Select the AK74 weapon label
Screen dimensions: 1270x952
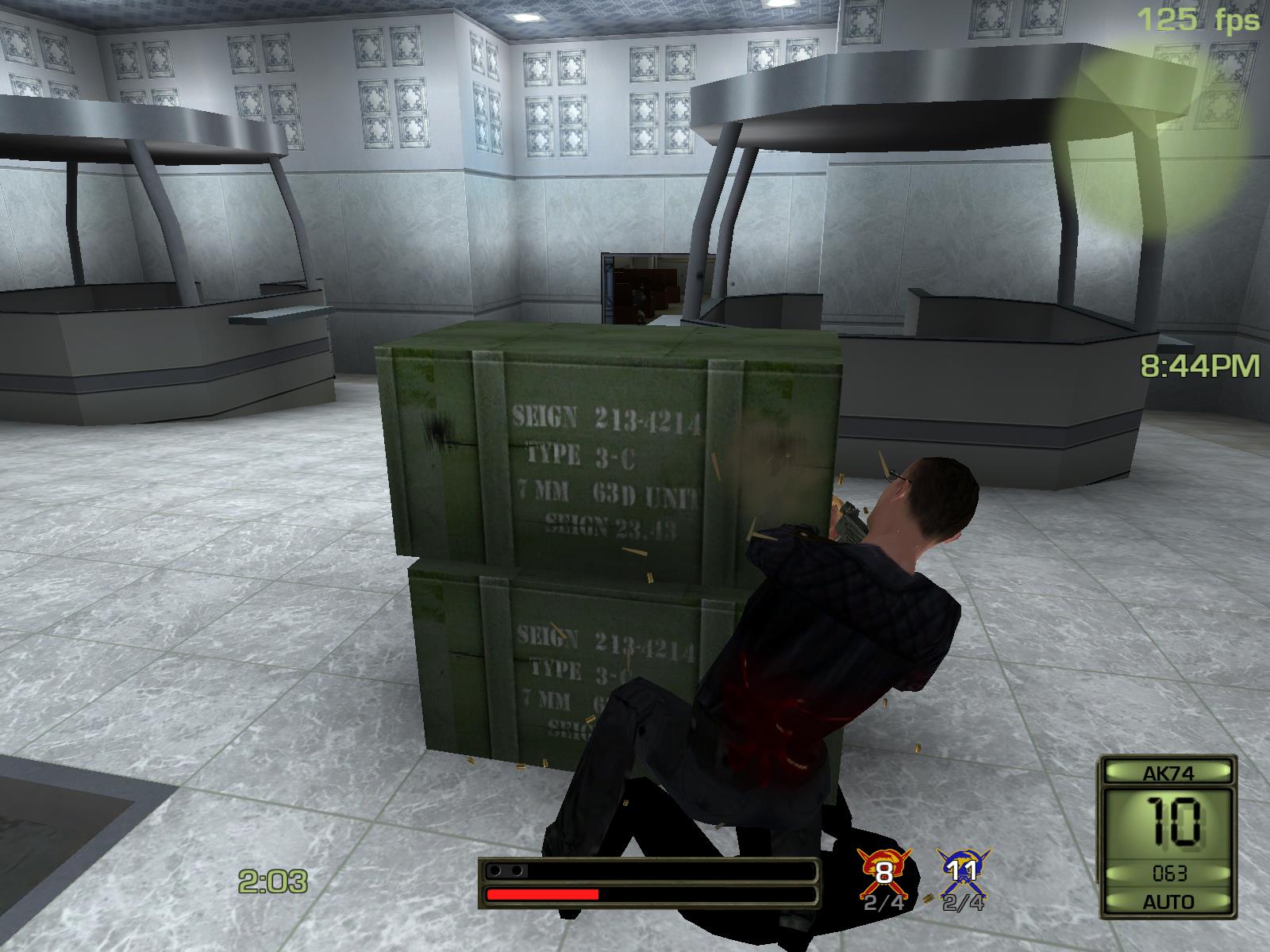pyautogui.click(x=1168, y=773)
